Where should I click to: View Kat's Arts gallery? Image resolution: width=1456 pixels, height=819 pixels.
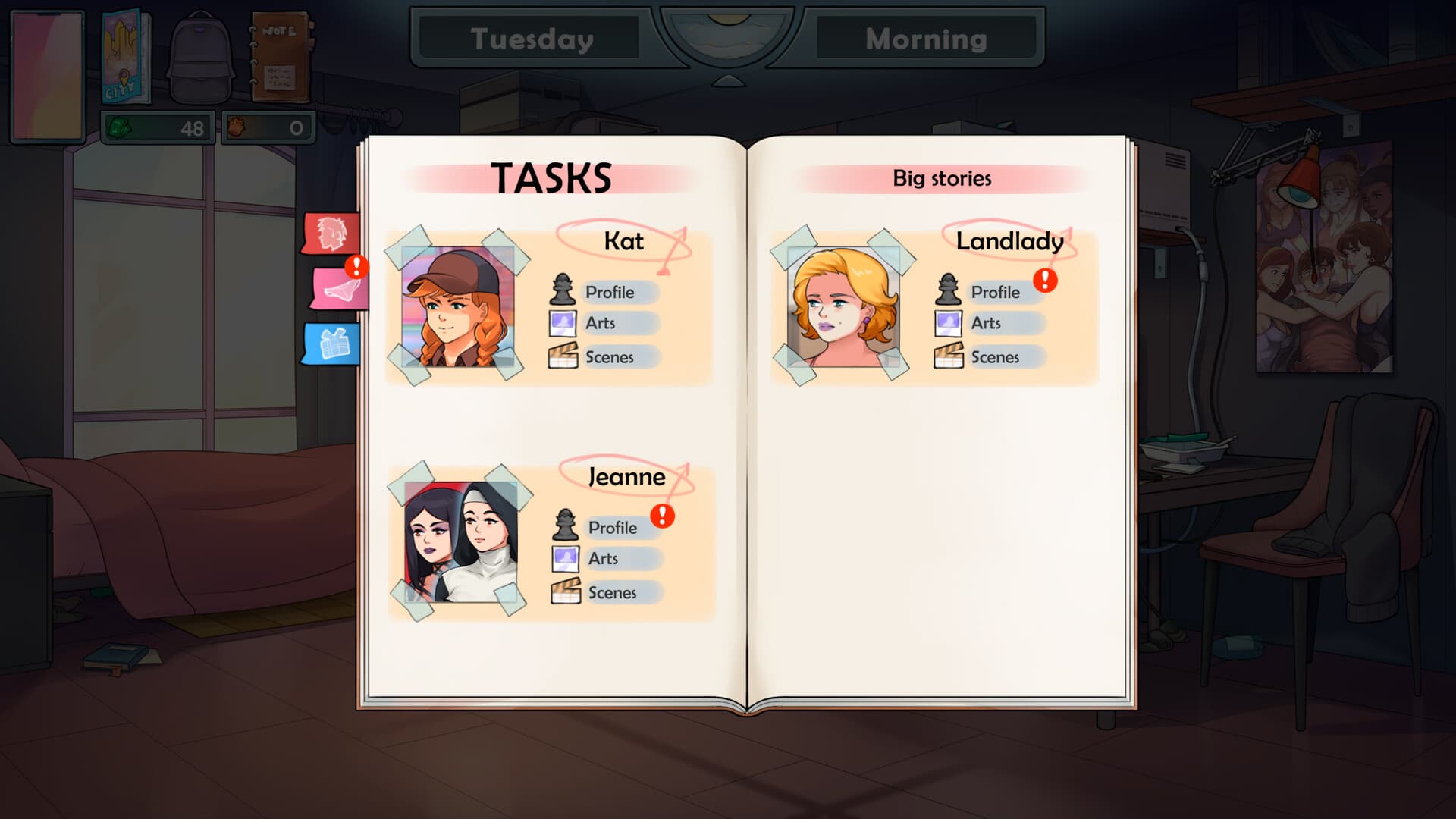601,323
